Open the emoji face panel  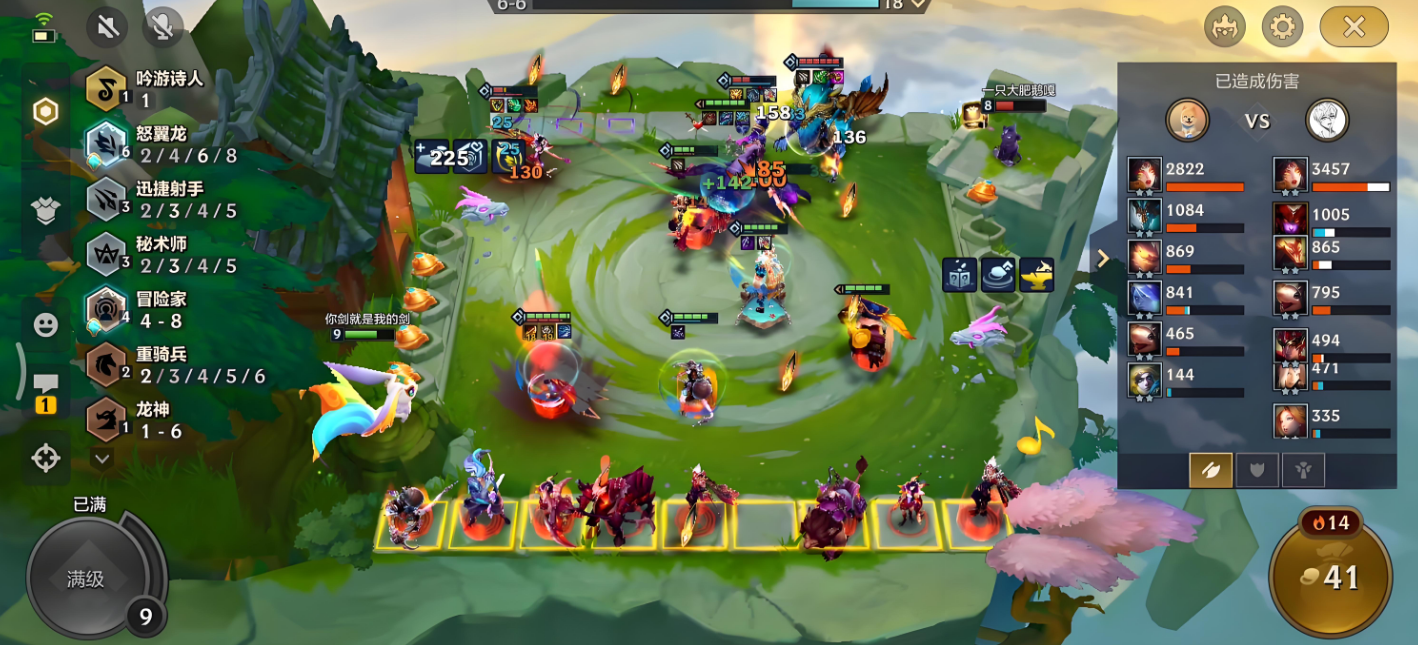[46, 325]
